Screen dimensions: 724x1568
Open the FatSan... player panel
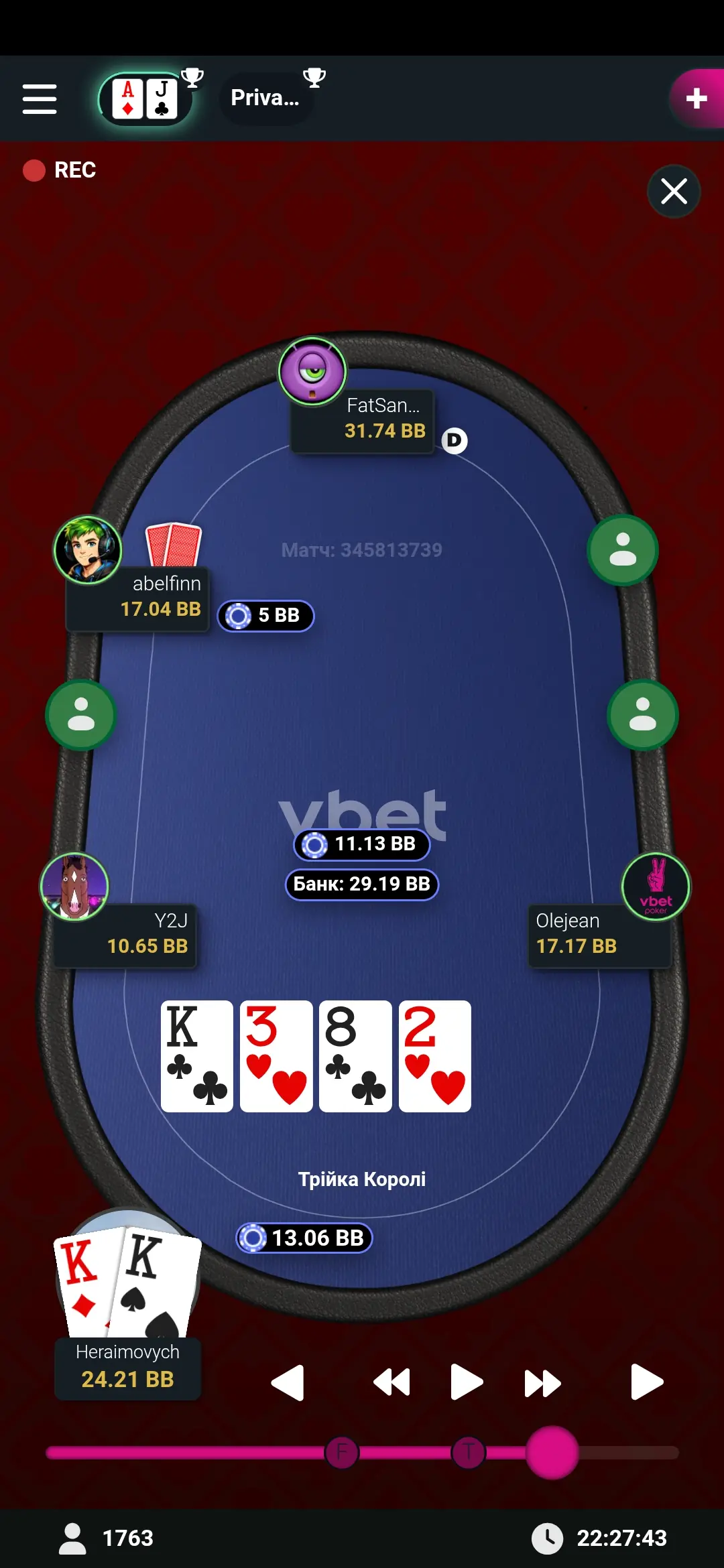click(x=363, y=419)
